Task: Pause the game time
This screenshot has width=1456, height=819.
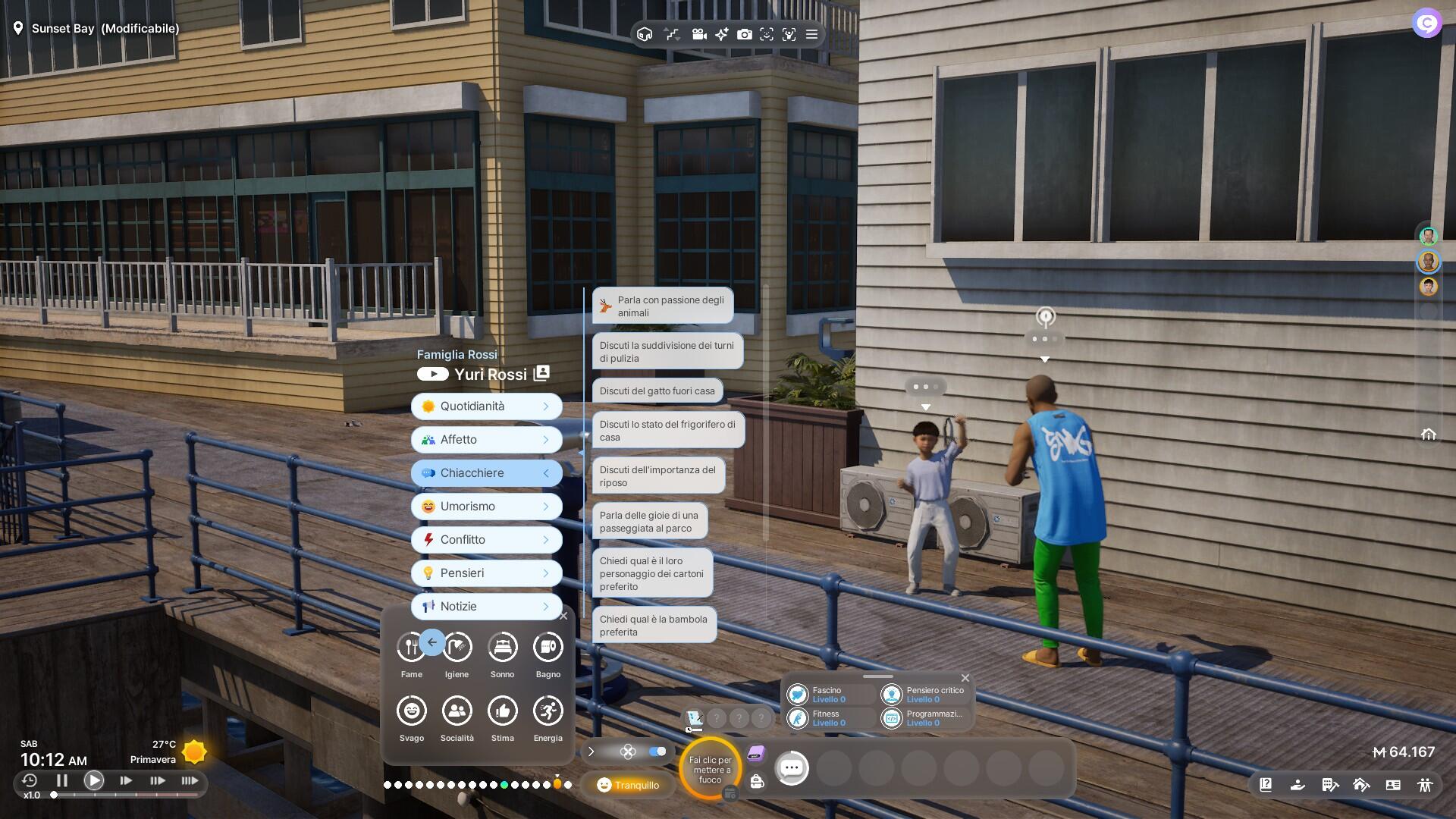Action: (62, 780)
